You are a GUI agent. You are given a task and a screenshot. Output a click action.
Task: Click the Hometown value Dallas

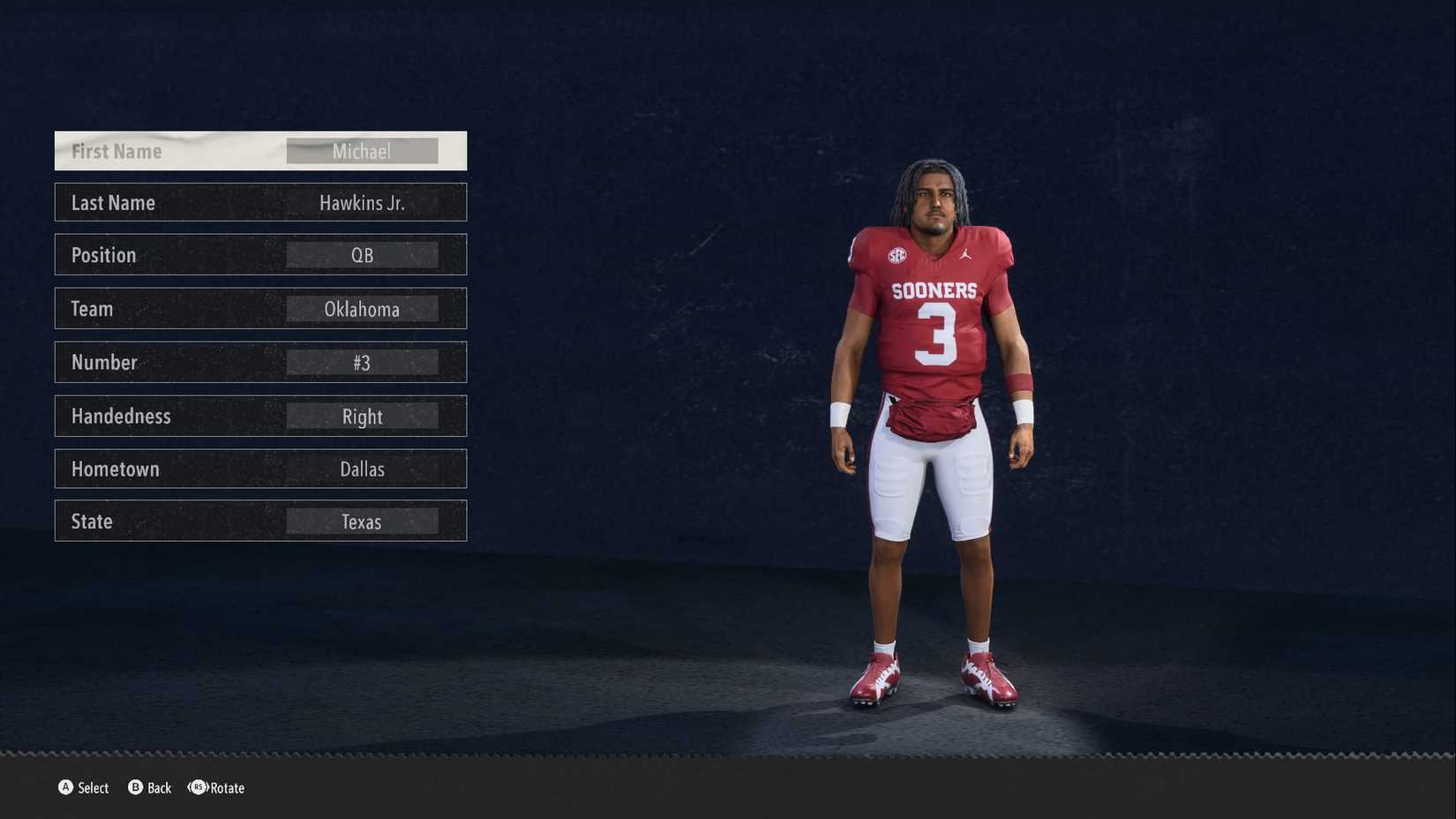click(x=362, y=469)
